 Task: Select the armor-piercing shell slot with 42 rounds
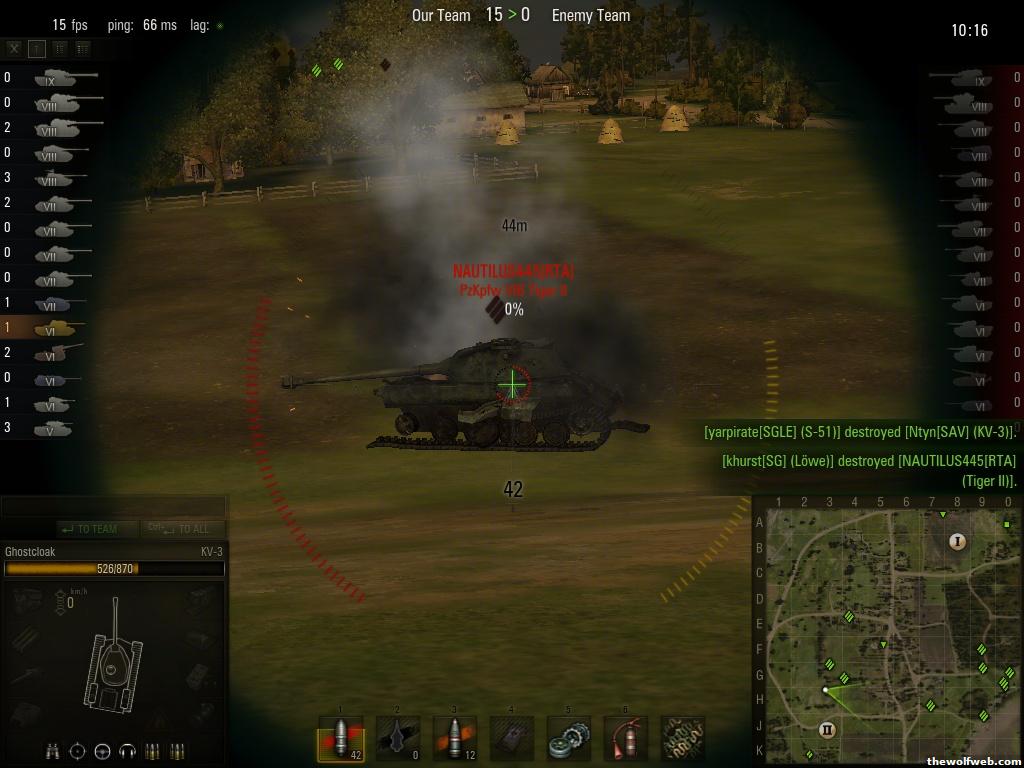point(341,739)
